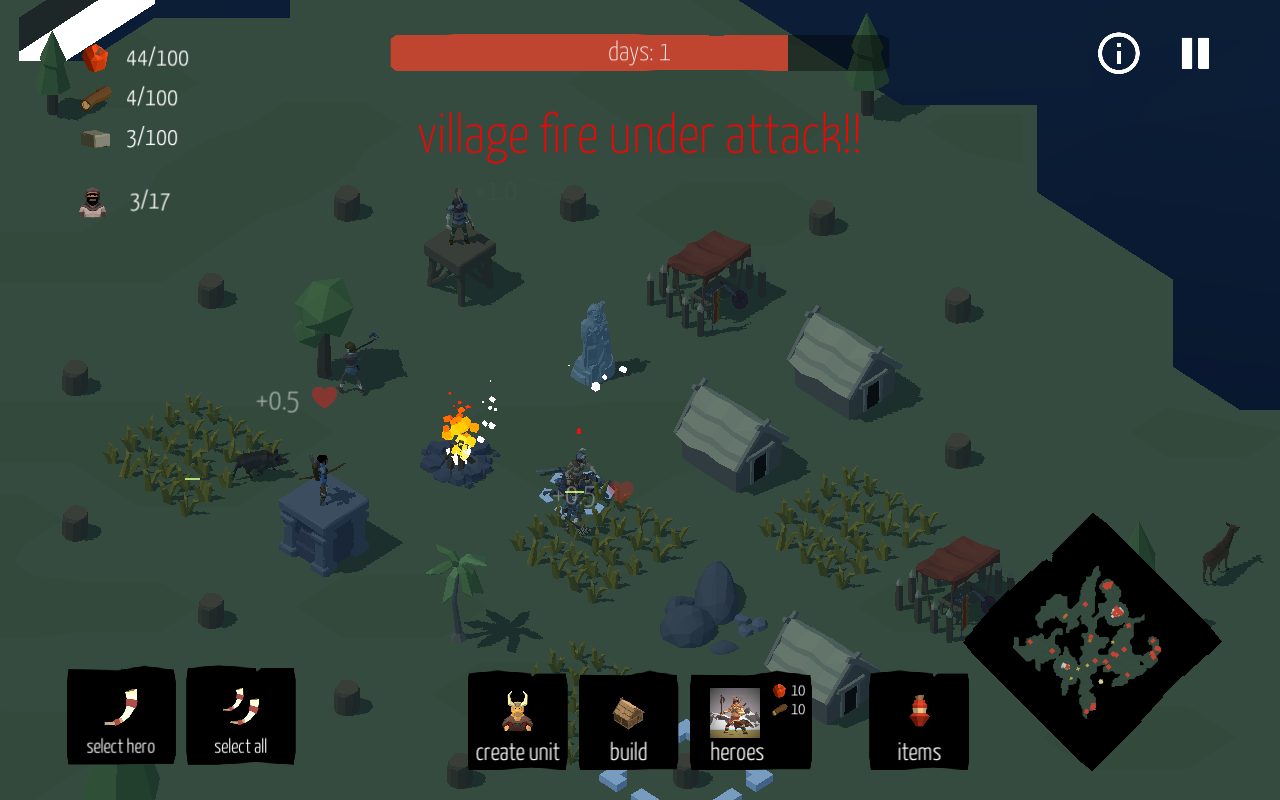1280x800 pixels.
Task: Open the create unit menu
Action: point(517,722)
